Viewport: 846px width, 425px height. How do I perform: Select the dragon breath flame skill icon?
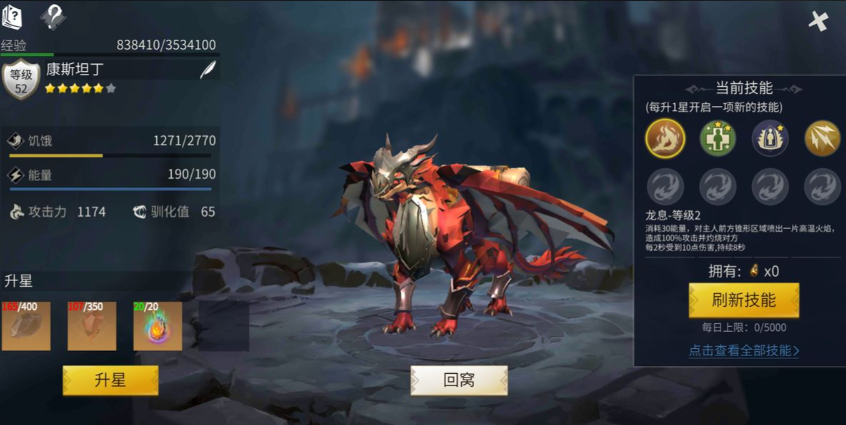(666, 138)
